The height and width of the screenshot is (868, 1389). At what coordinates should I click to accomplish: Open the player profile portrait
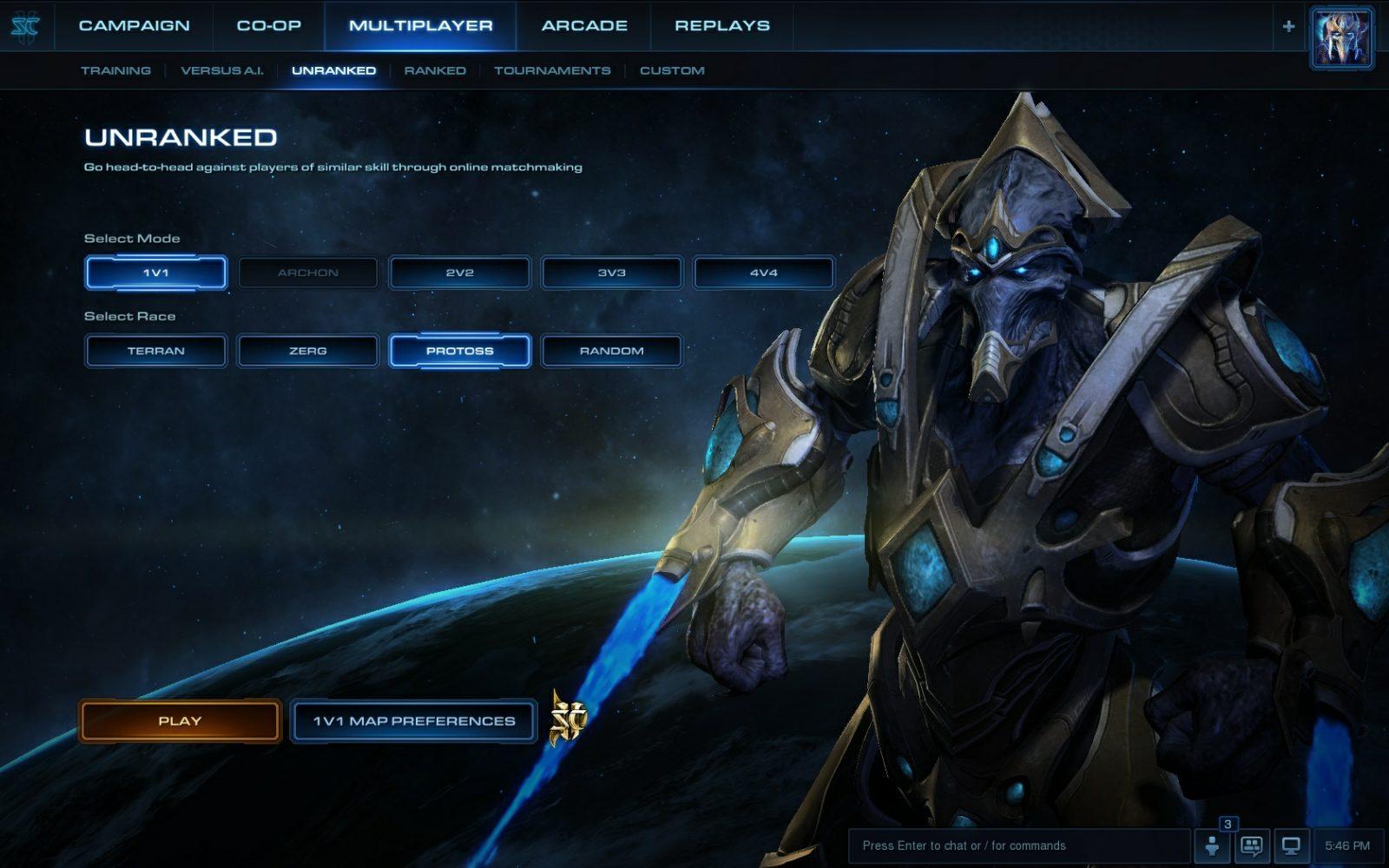(1340, 36)
